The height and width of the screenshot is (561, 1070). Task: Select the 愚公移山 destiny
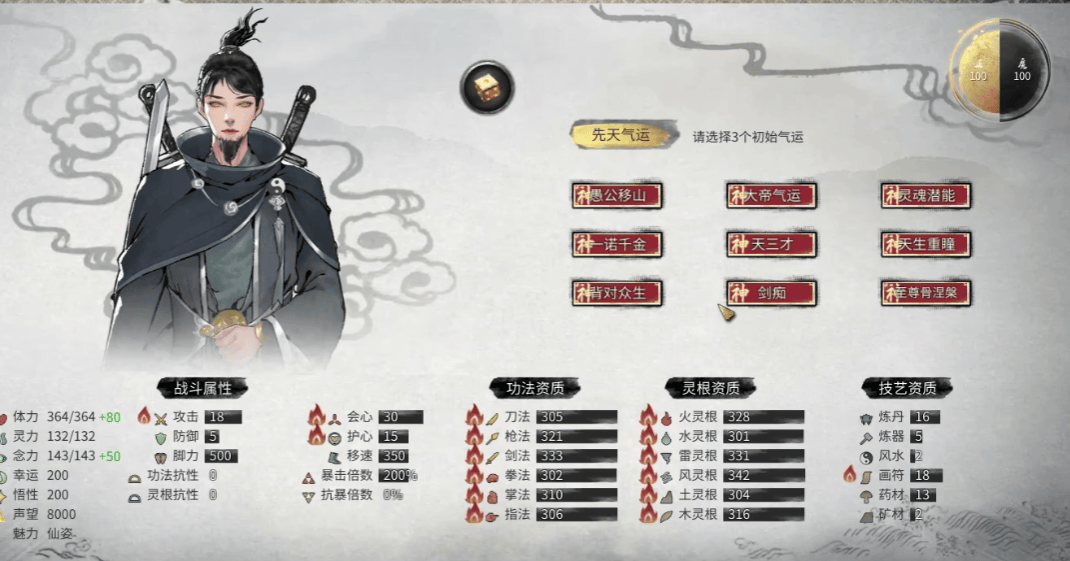coord(617,195)
